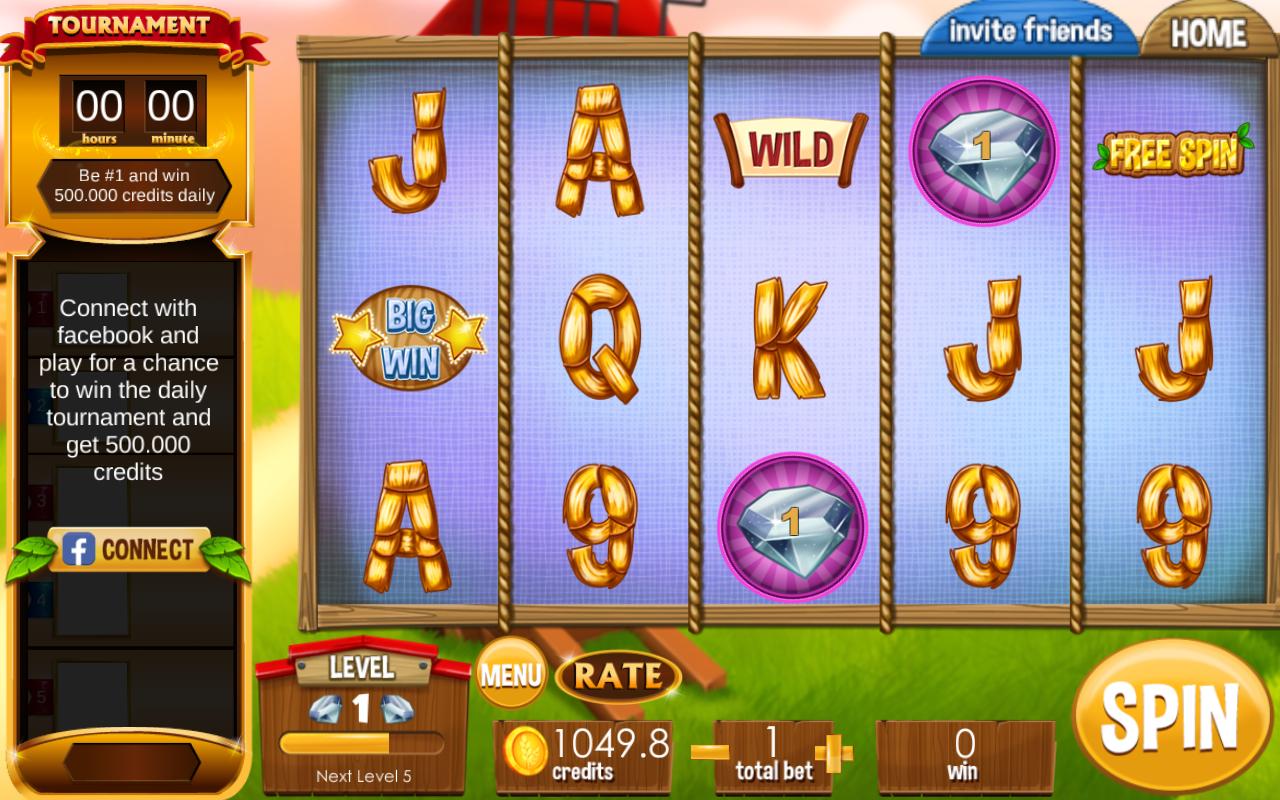This screenshot has height=800, width=1280.
Task: Open the TOURNAMENT banner panel
Action: tap(131, 22)
